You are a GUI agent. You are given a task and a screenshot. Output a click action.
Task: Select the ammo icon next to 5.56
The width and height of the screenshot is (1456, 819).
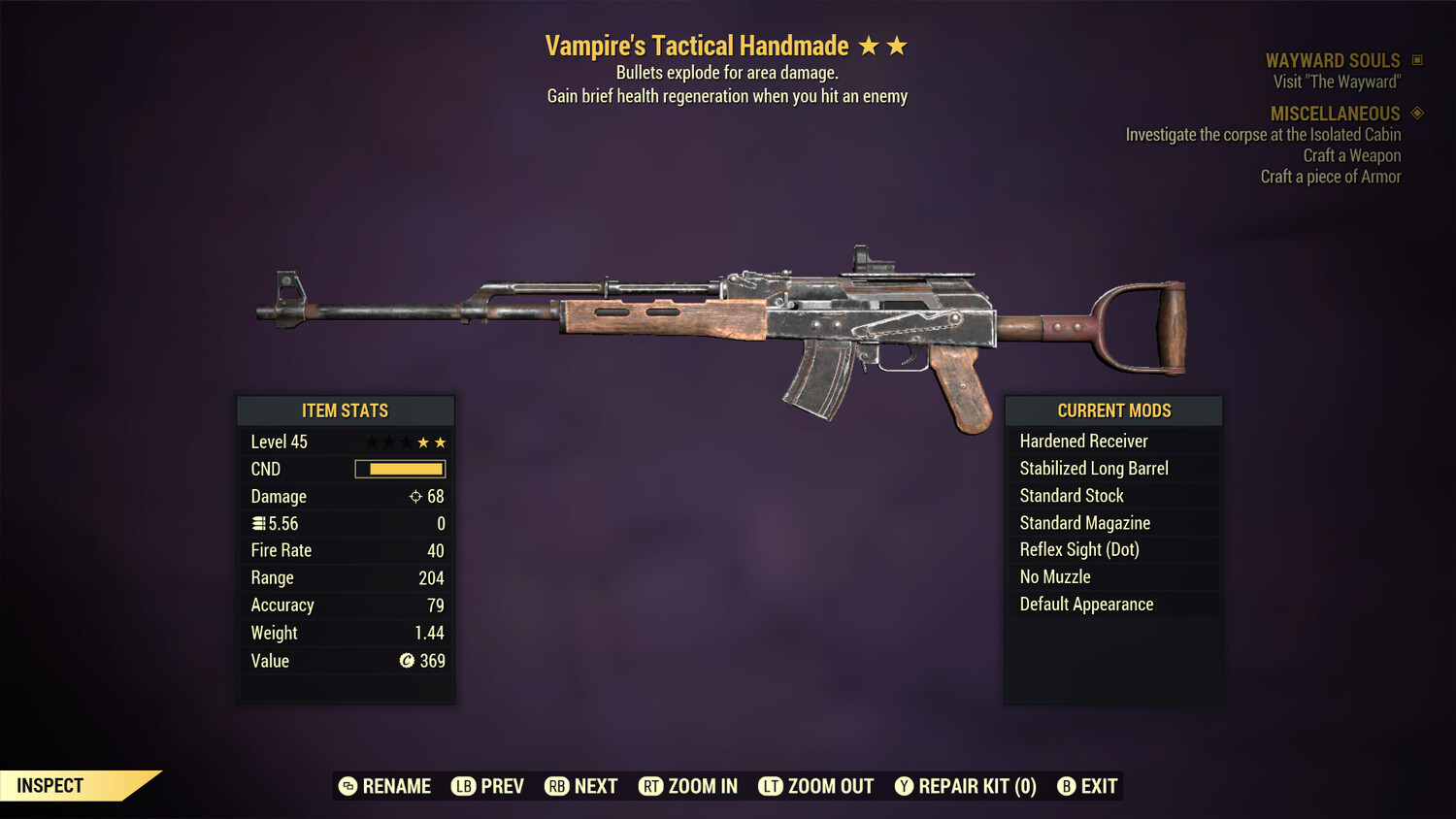tap(259, 523)
